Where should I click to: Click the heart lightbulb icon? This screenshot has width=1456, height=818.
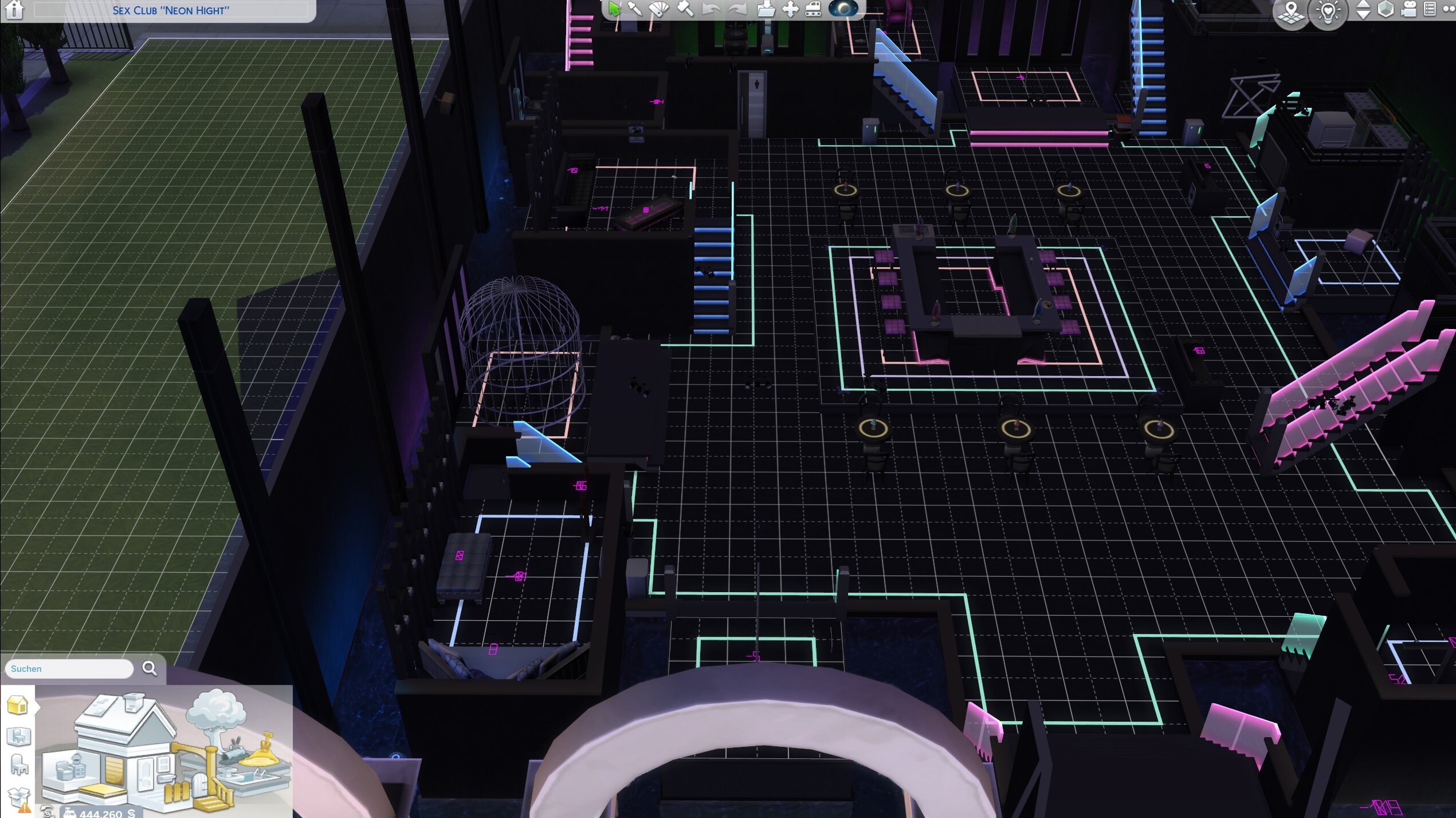tap(1328, 11)
